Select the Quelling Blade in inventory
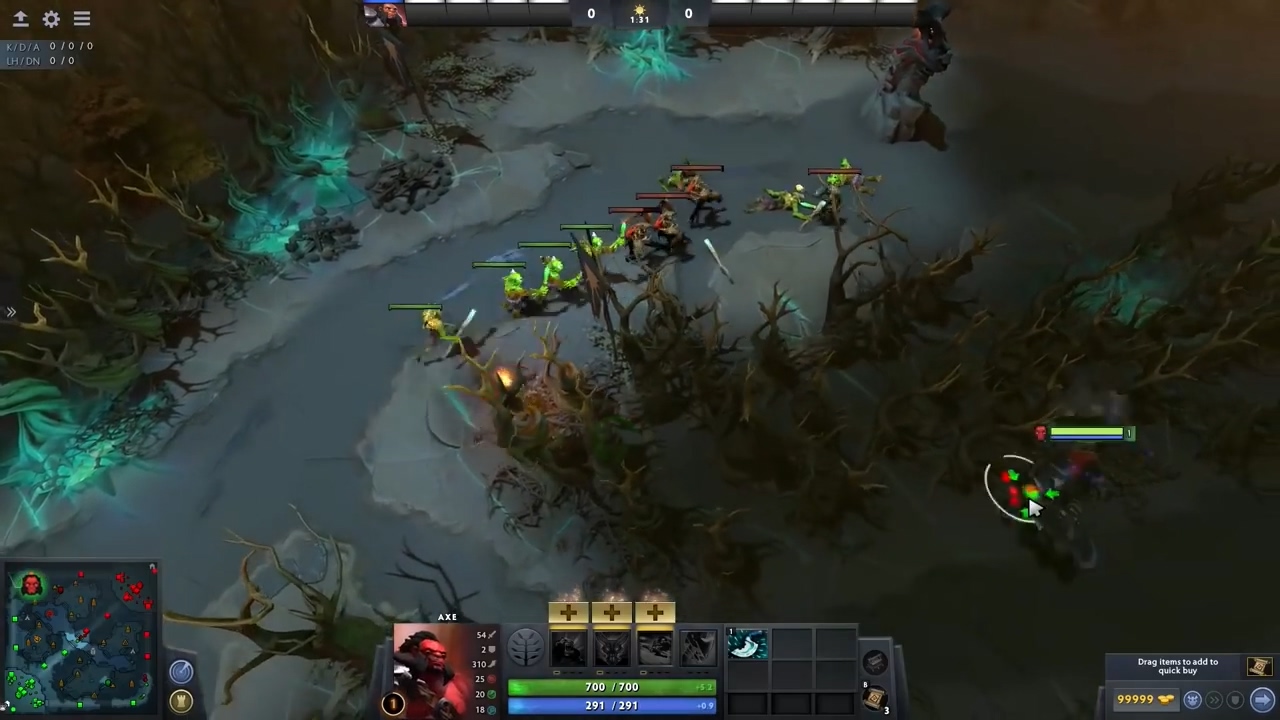The width and height of the screenshot is (1280, 720). click(x=747, y=645)
